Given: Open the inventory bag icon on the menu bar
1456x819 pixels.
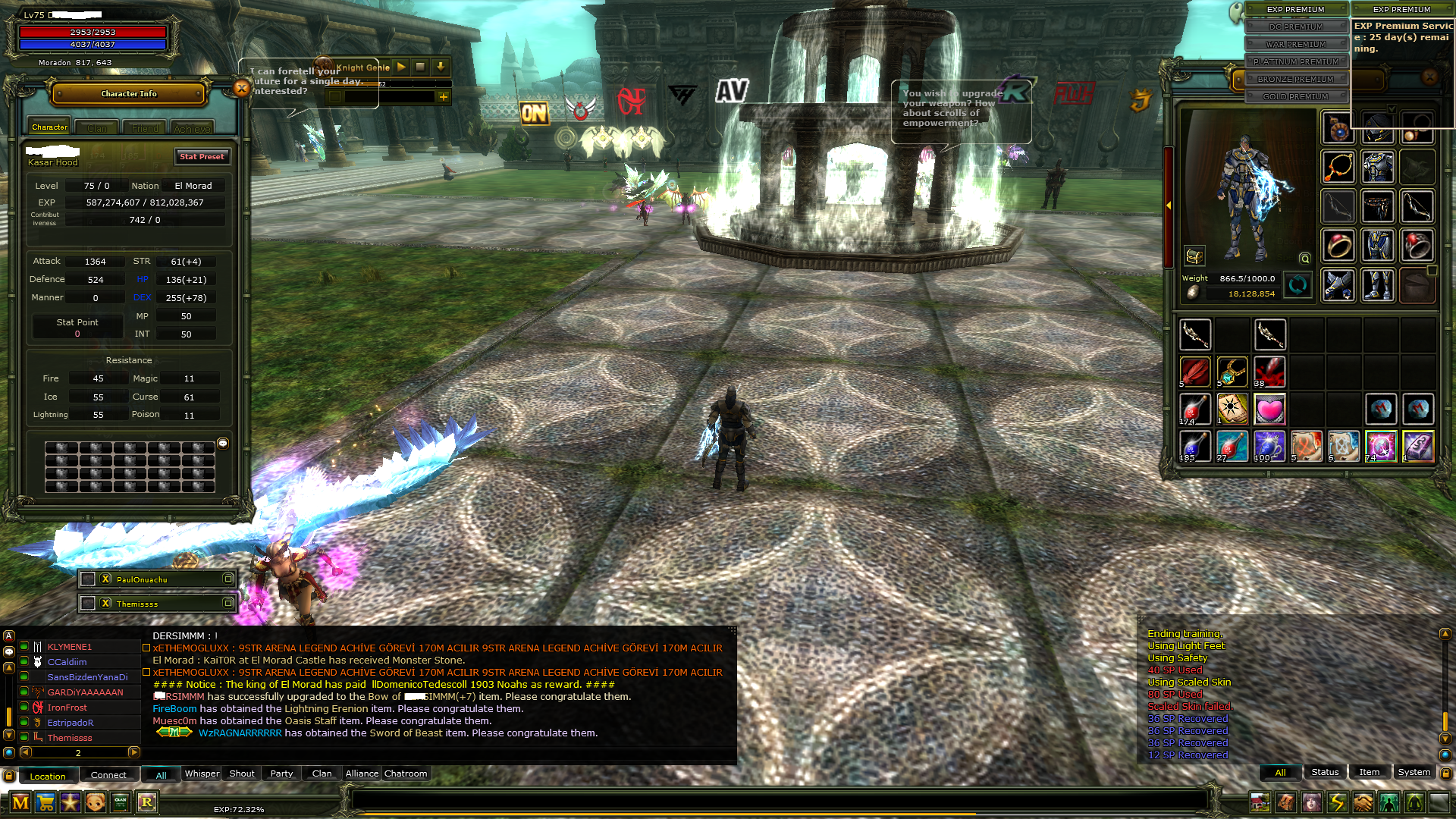Looking at the screenshot, I should pos(1285,802).
